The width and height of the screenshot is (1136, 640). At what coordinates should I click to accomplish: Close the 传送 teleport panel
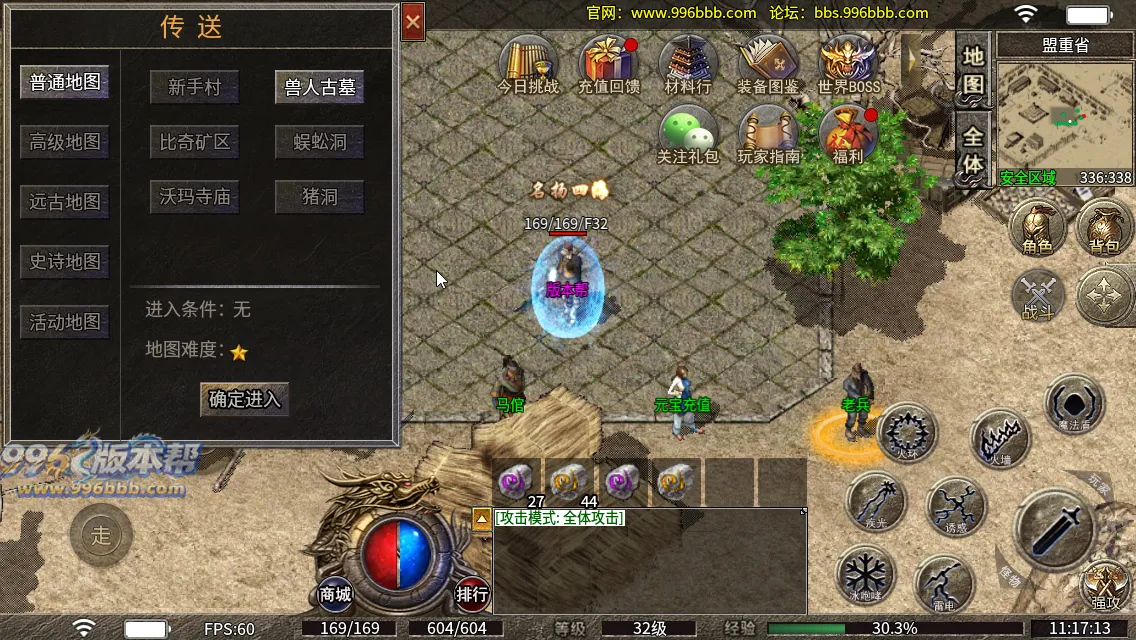pos(413,21)
